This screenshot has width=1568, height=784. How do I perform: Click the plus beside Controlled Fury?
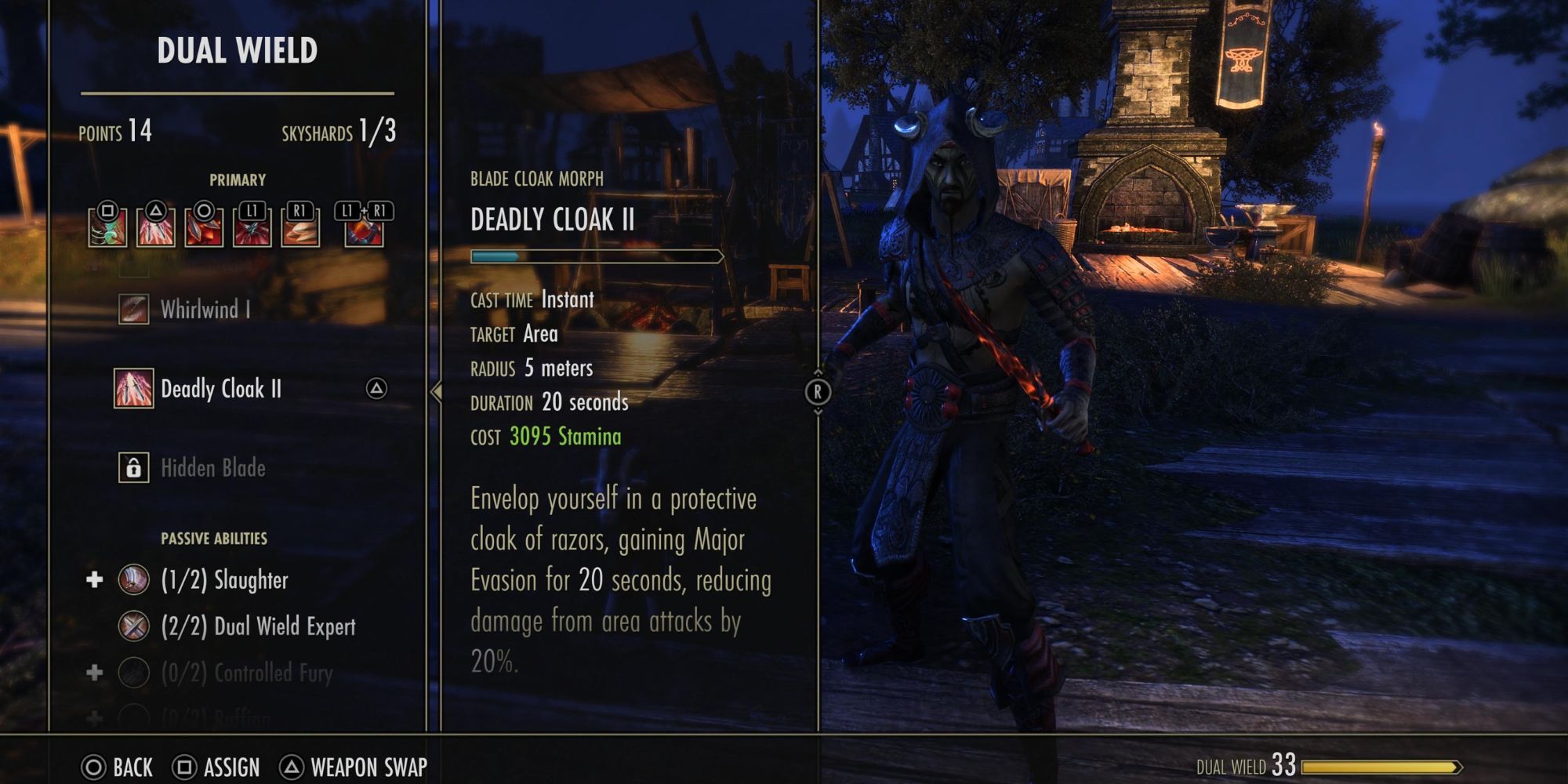(93, 672)
